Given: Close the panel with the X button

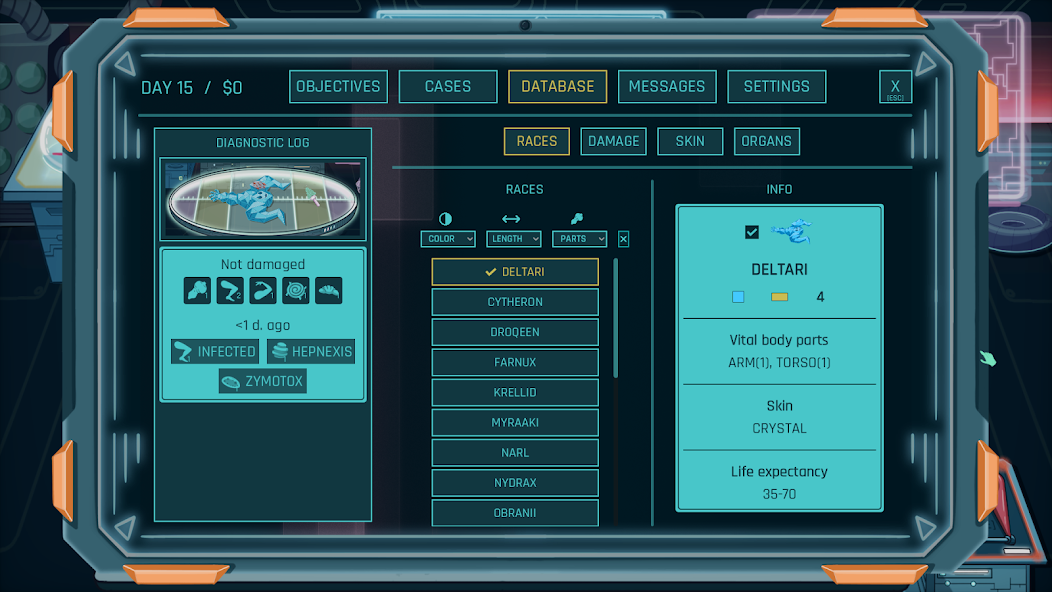Looking at the screenshot, I should (x=895, y=87).
